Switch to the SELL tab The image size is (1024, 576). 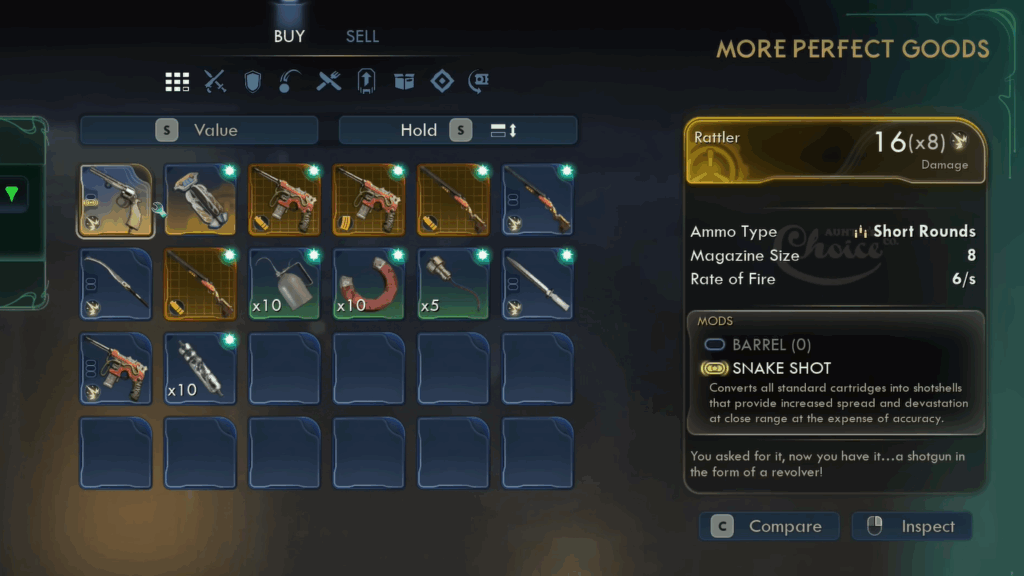point(362,37)
